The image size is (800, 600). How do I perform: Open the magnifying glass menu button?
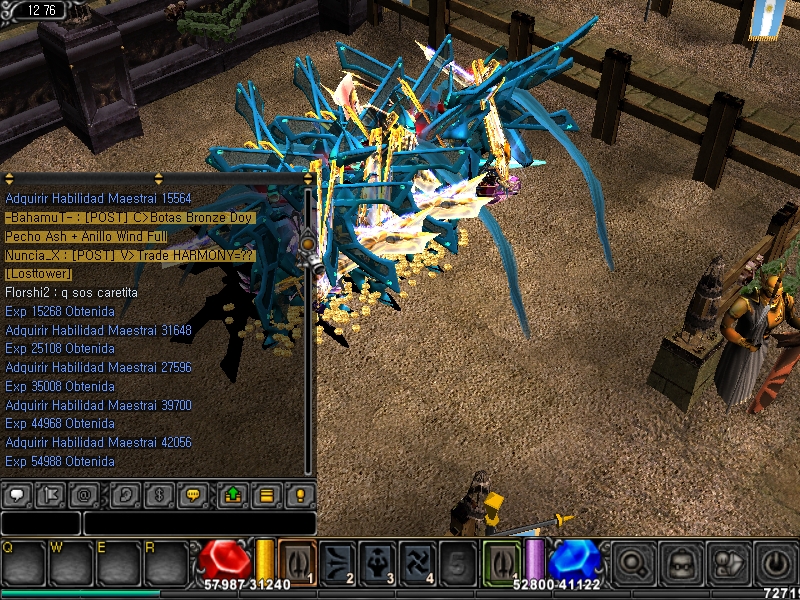click(631, 561)
